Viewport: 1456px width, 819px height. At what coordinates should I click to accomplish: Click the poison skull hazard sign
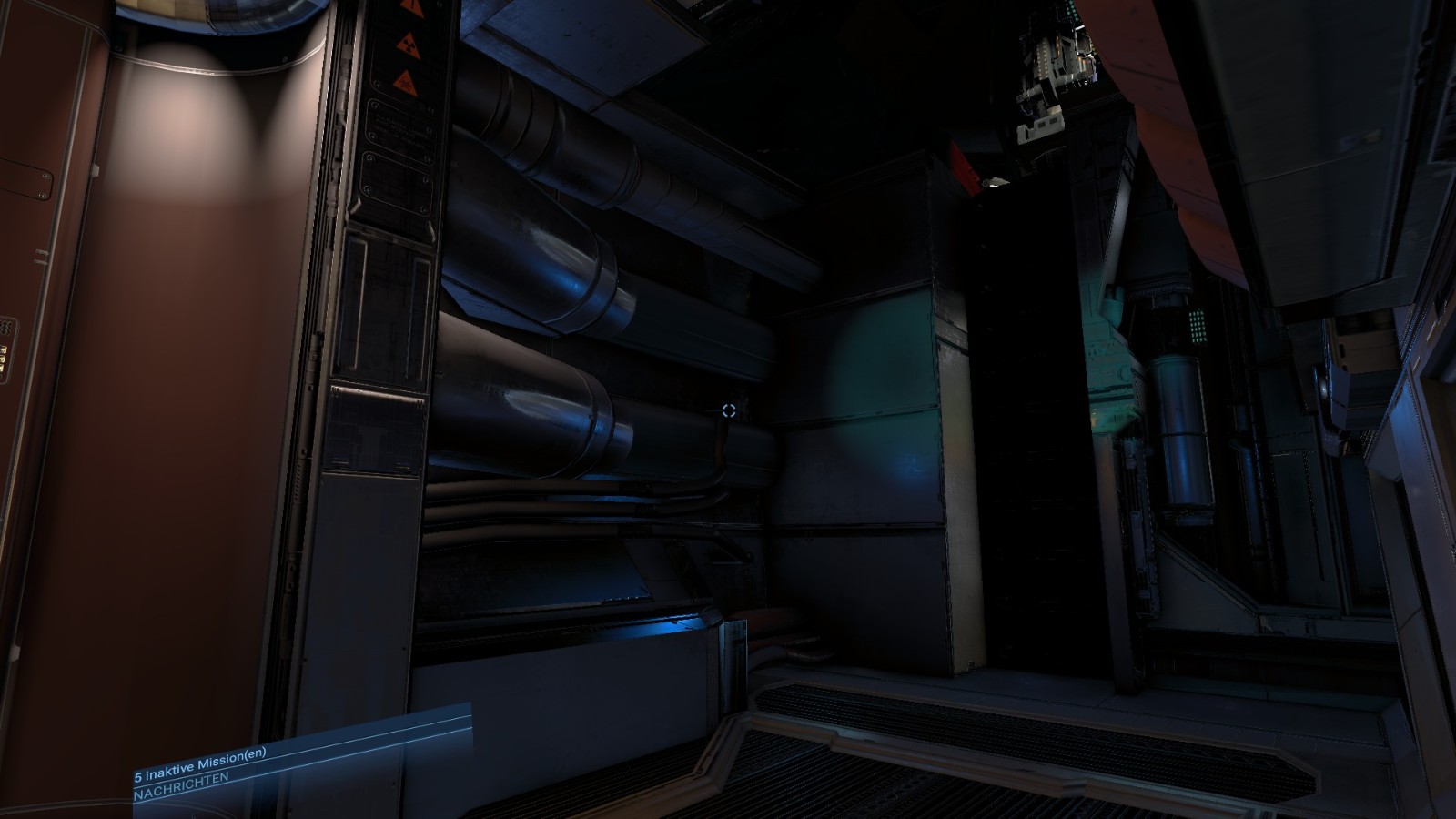(x=406, y=84)
